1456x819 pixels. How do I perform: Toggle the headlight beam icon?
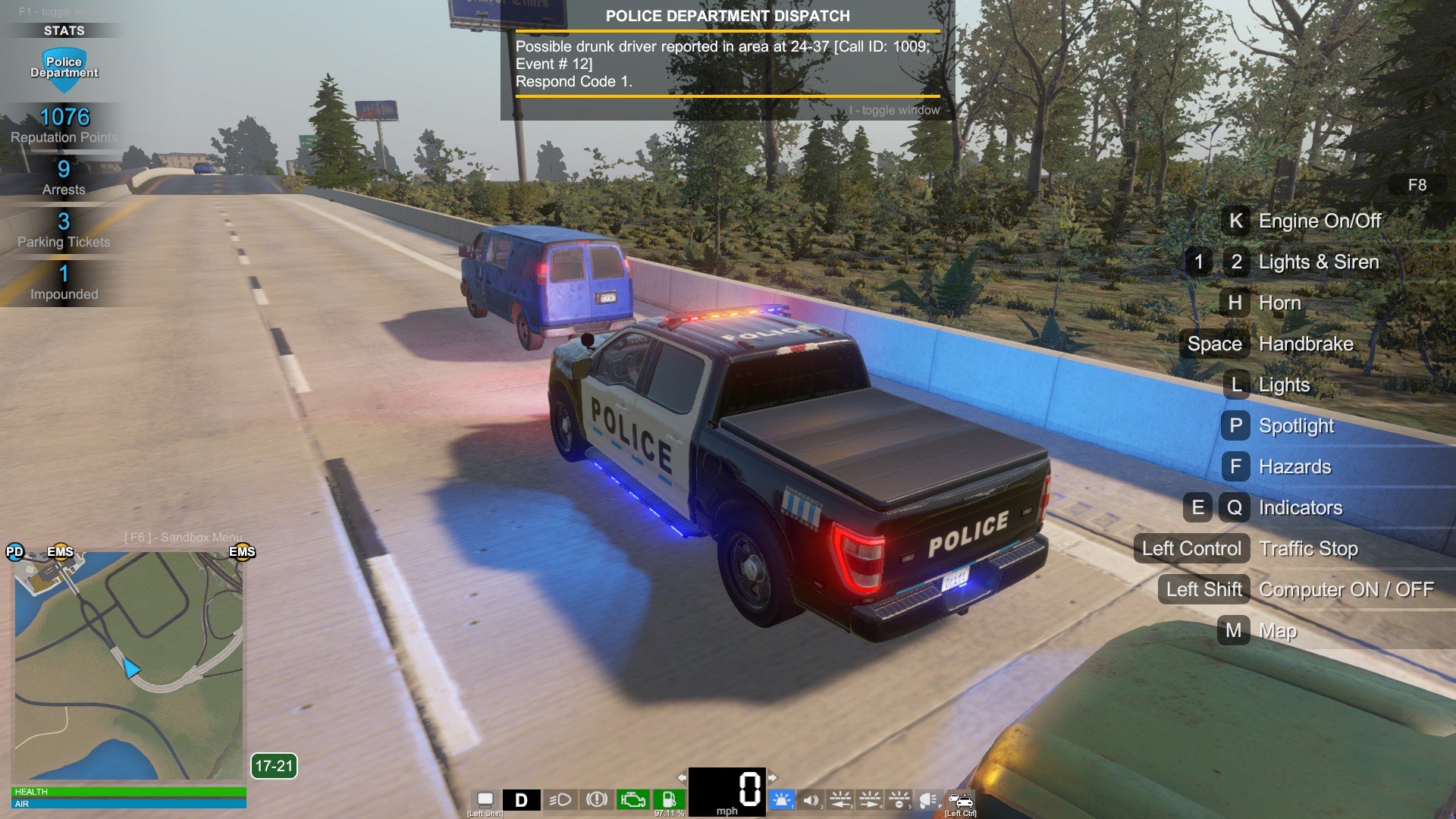click(x=560, y=799)
